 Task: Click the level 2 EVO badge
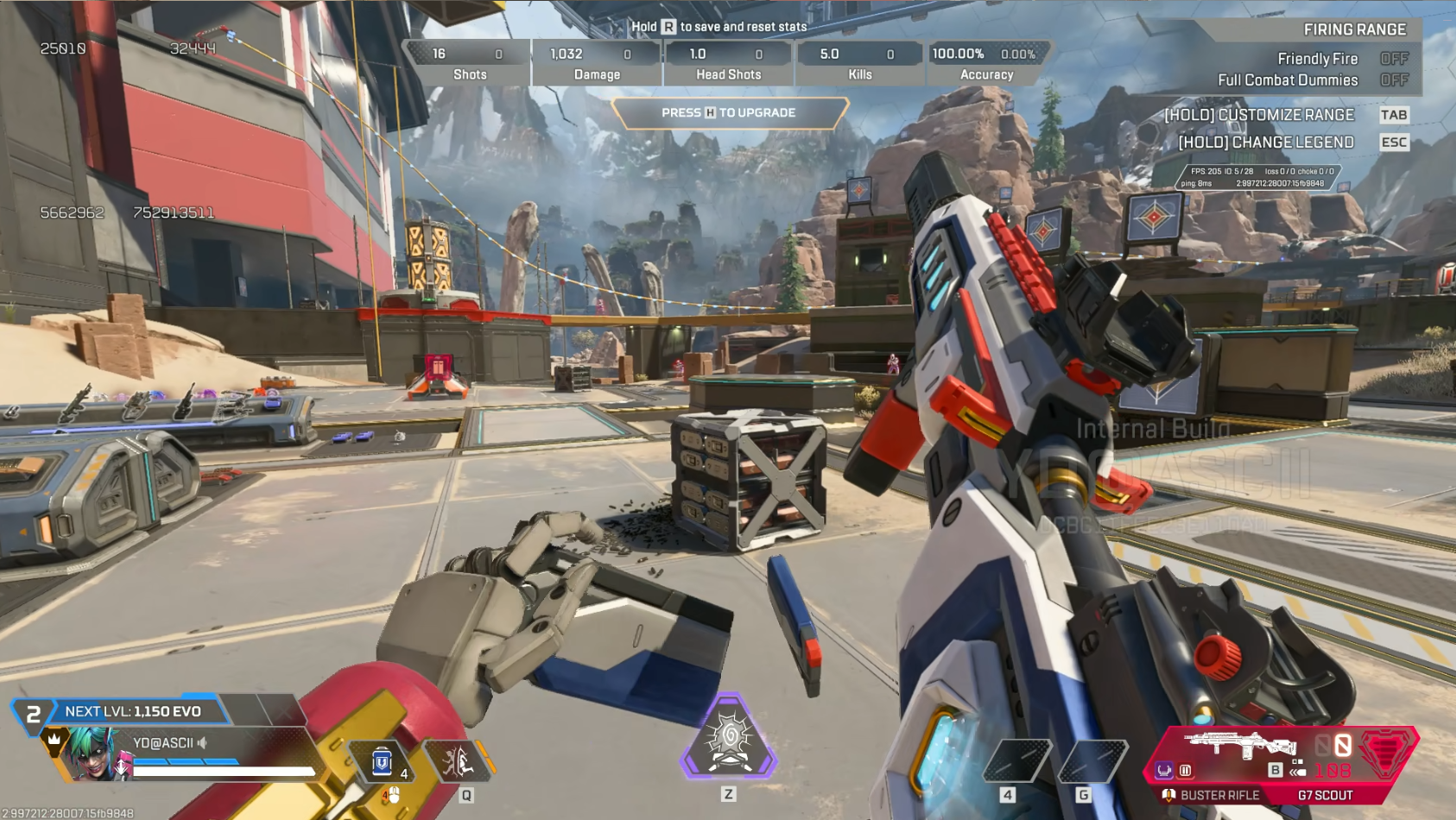33,714
